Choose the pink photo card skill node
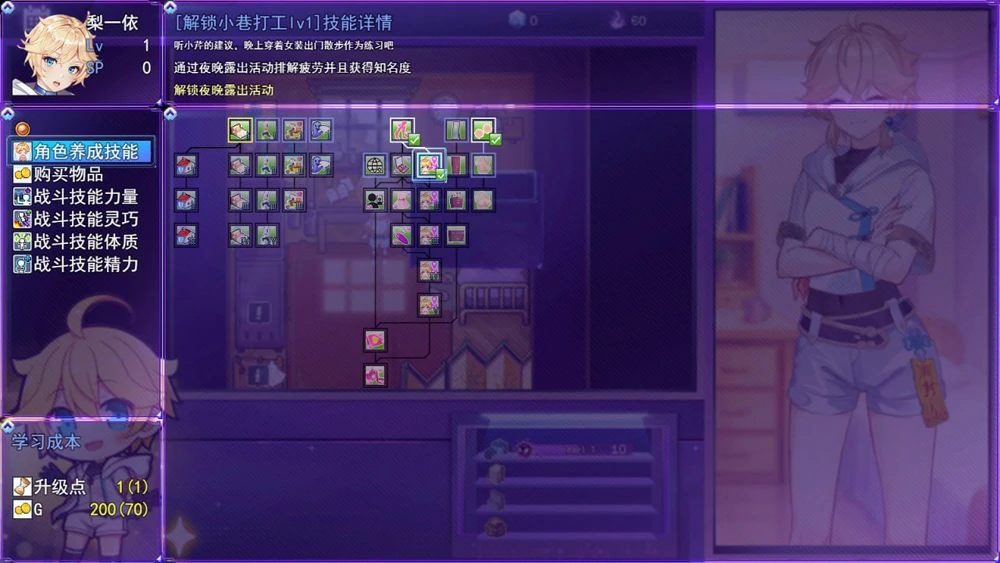The image size is (1000, 563). [x=375, y=341]
